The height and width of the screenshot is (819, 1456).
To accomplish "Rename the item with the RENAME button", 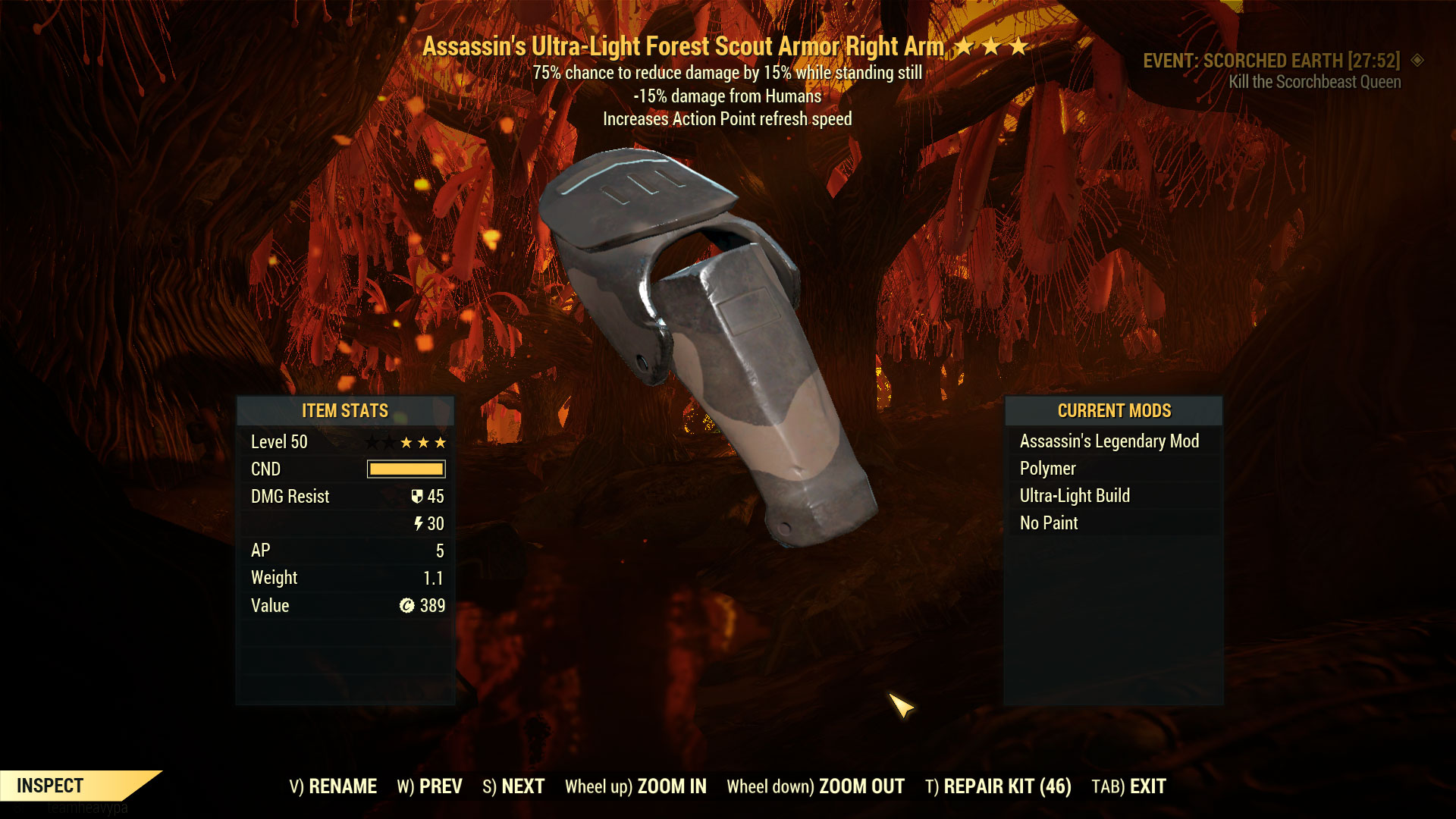I will pos(333,786).
